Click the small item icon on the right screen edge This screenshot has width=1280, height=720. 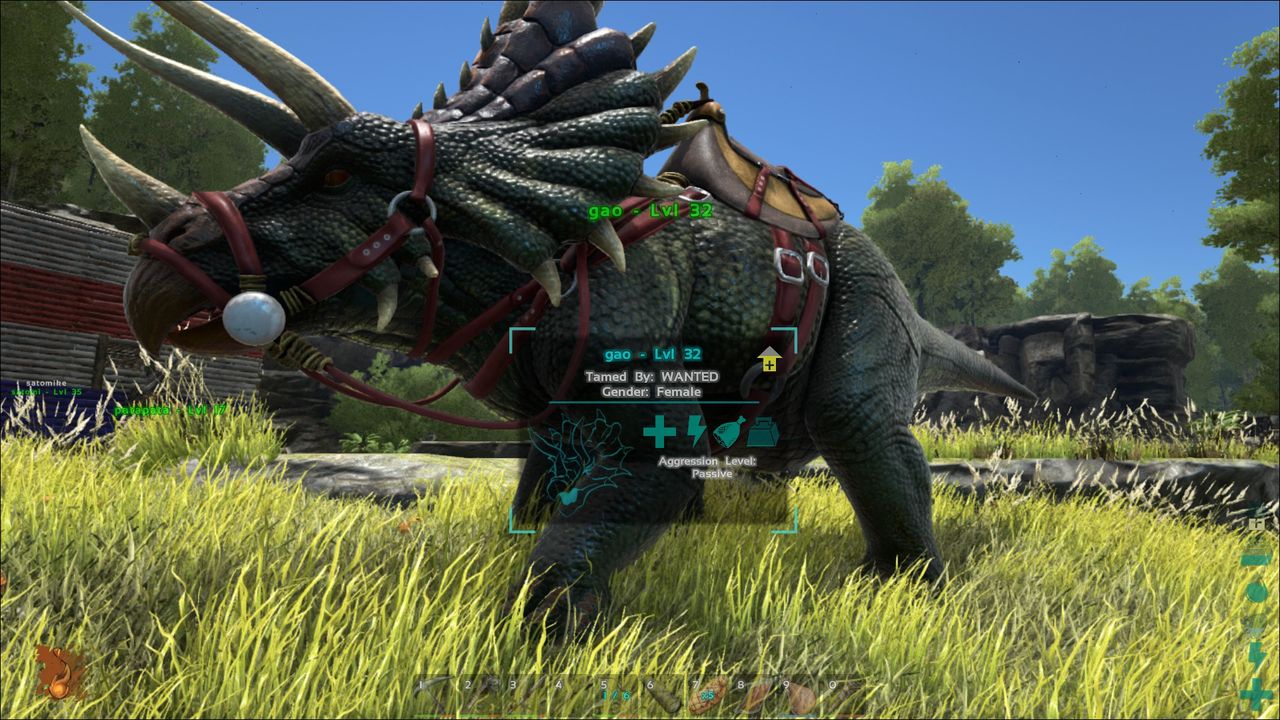click(x=1256, y=523)
